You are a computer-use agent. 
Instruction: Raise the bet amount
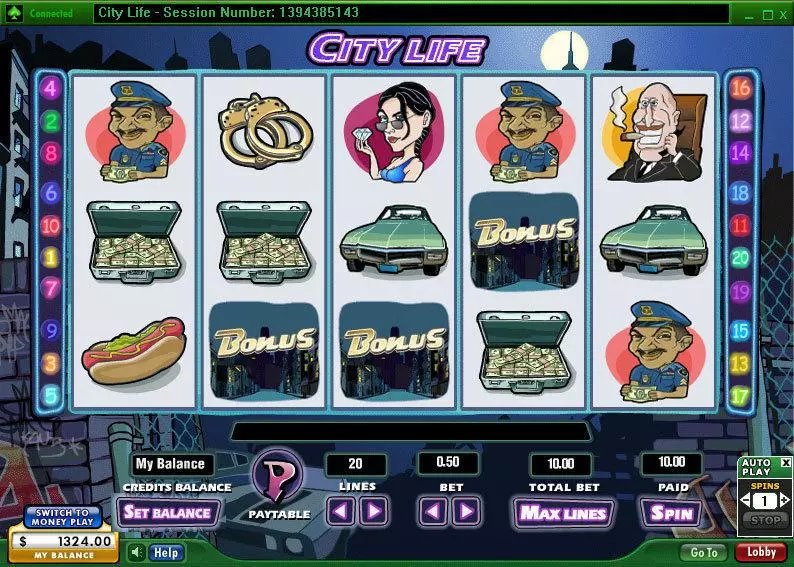465,513
